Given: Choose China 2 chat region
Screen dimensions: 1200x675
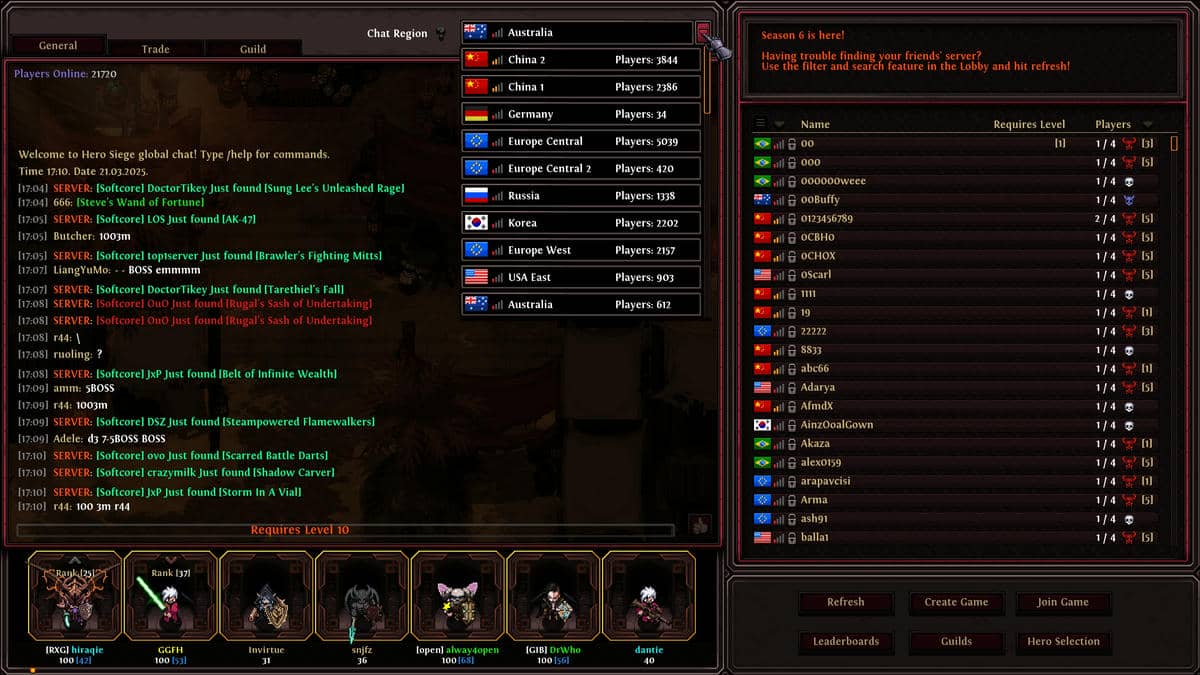Looking at the screenshot, I should (580, 60).
